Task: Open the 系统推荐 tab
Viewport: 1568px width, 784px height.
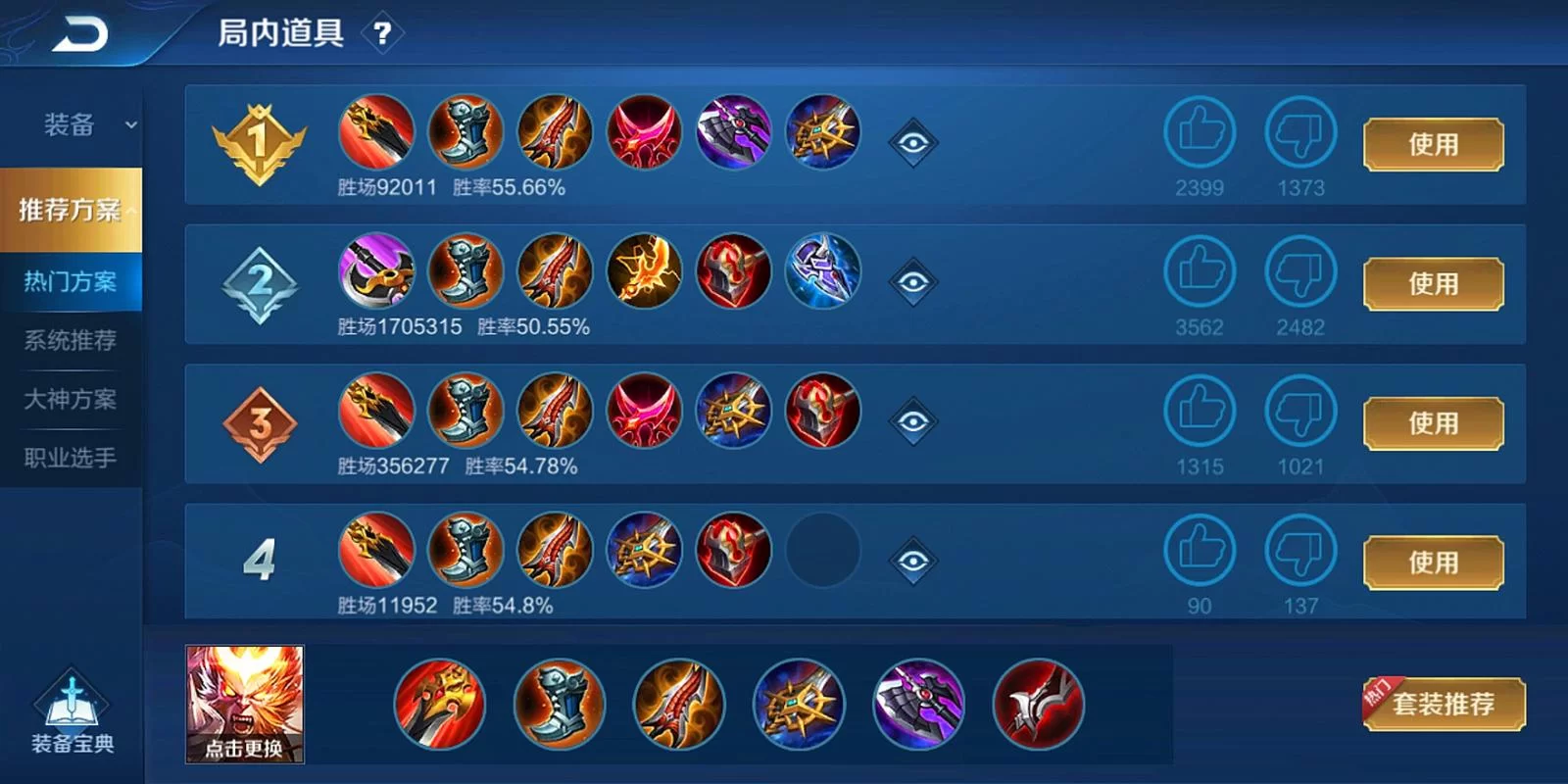Action: tap(71, 341)
